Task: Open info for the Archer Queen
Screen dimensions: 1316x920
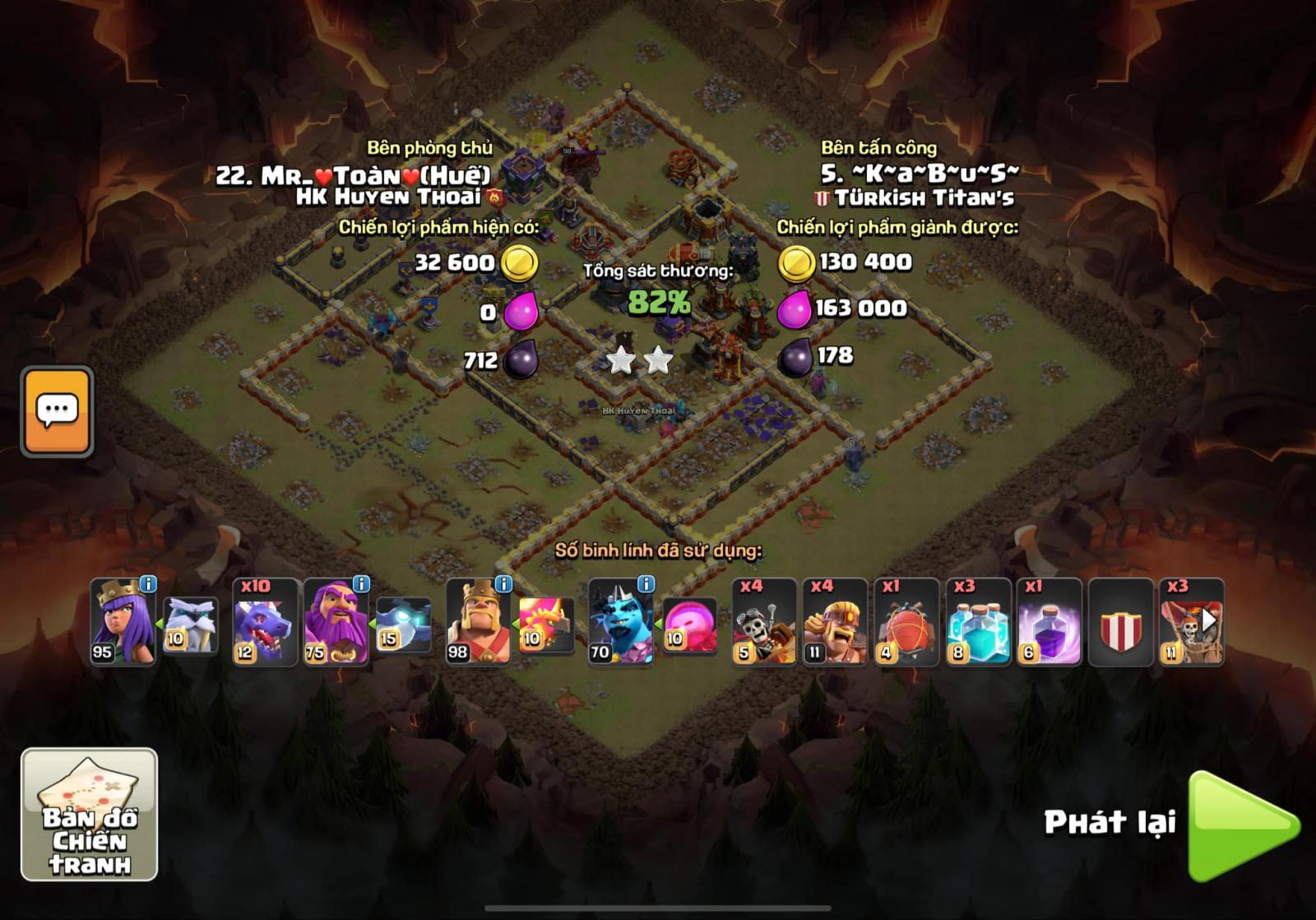Action: [146, 583]
